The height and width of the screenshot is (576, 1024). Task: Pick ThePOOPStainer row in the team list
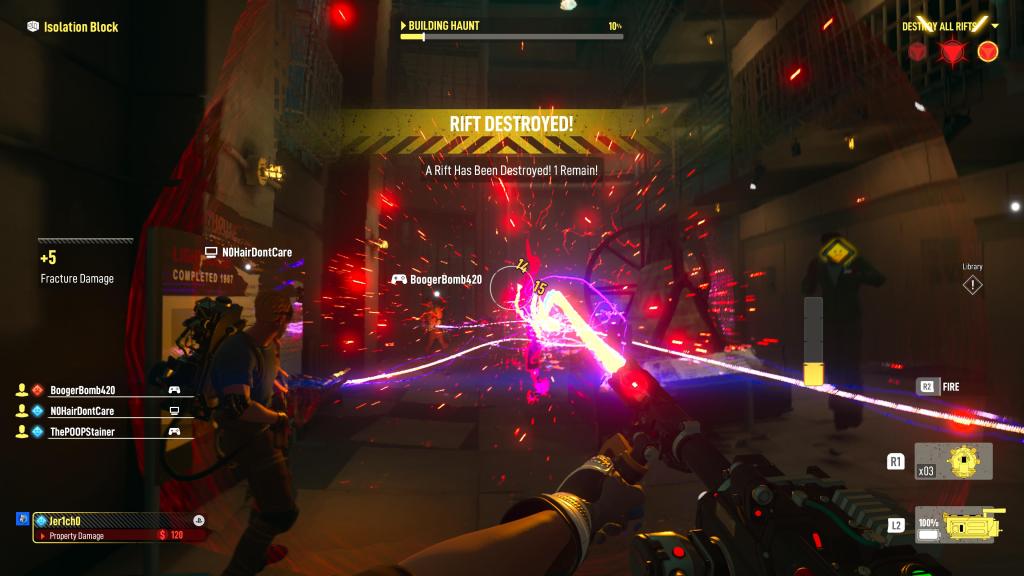pos(82,432)
